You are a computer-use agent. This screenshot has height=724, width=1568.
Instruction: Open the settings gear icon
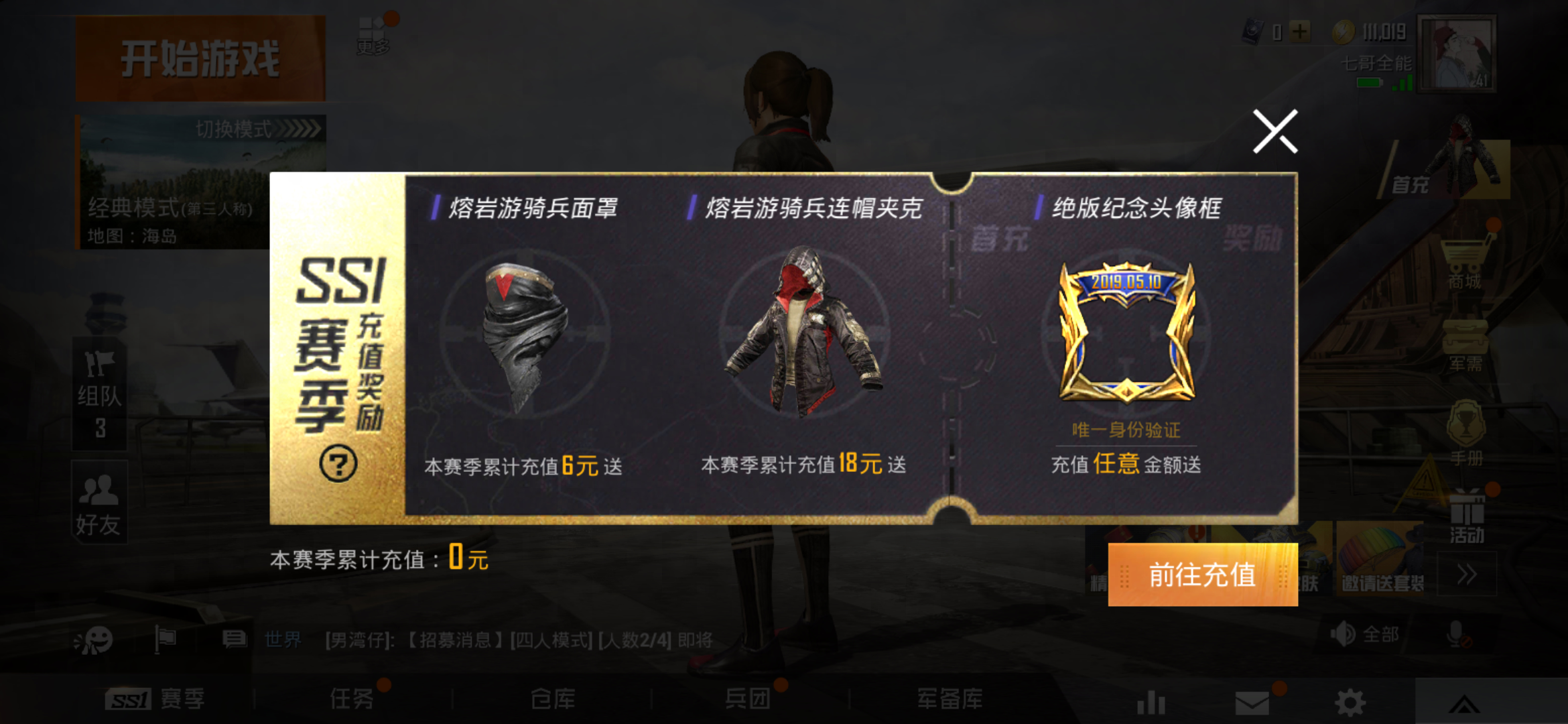click(x=1350, y=703)
